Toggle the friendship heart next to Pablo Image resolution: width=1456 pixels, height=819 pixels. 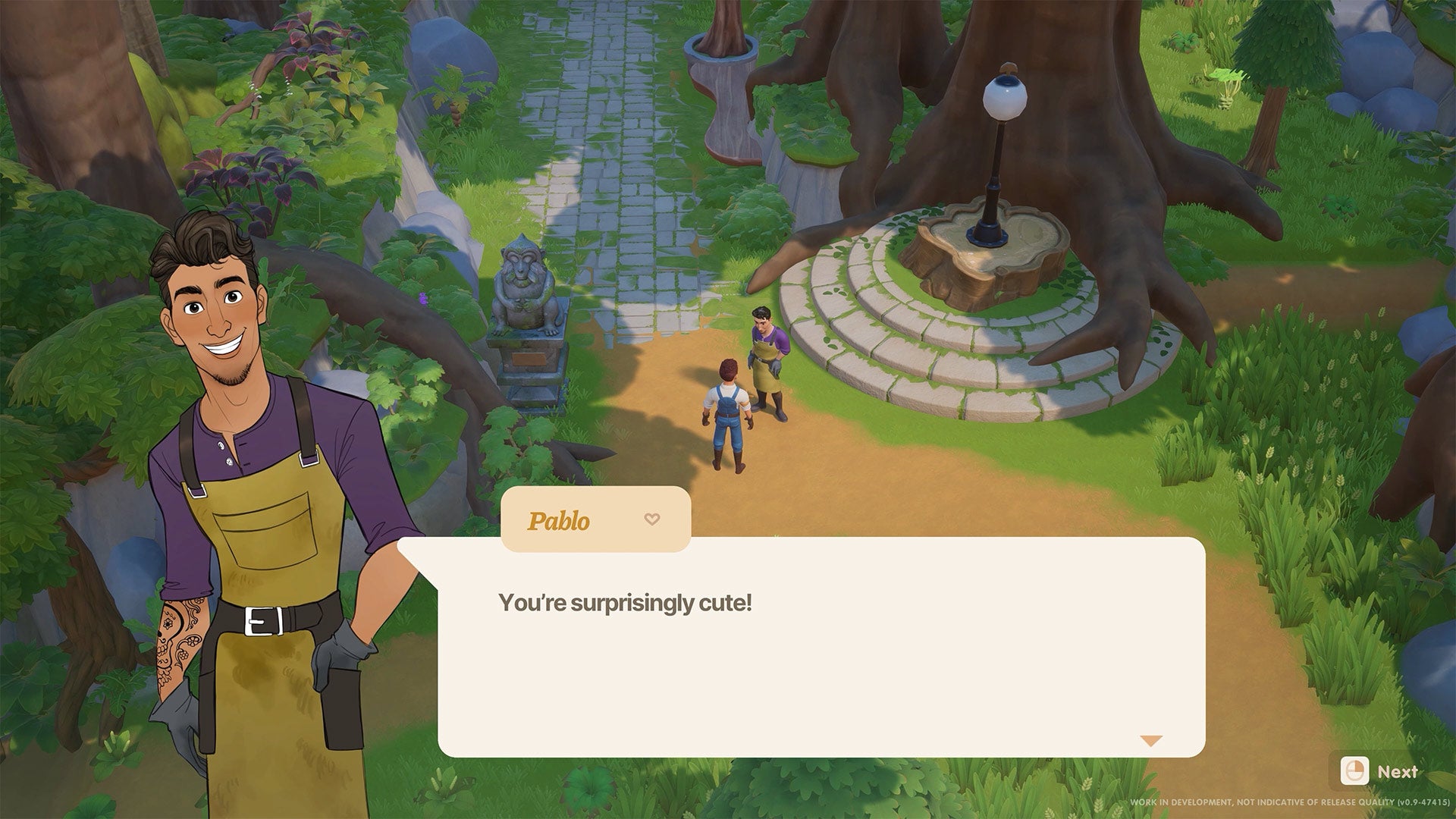(x=651, y=520)
